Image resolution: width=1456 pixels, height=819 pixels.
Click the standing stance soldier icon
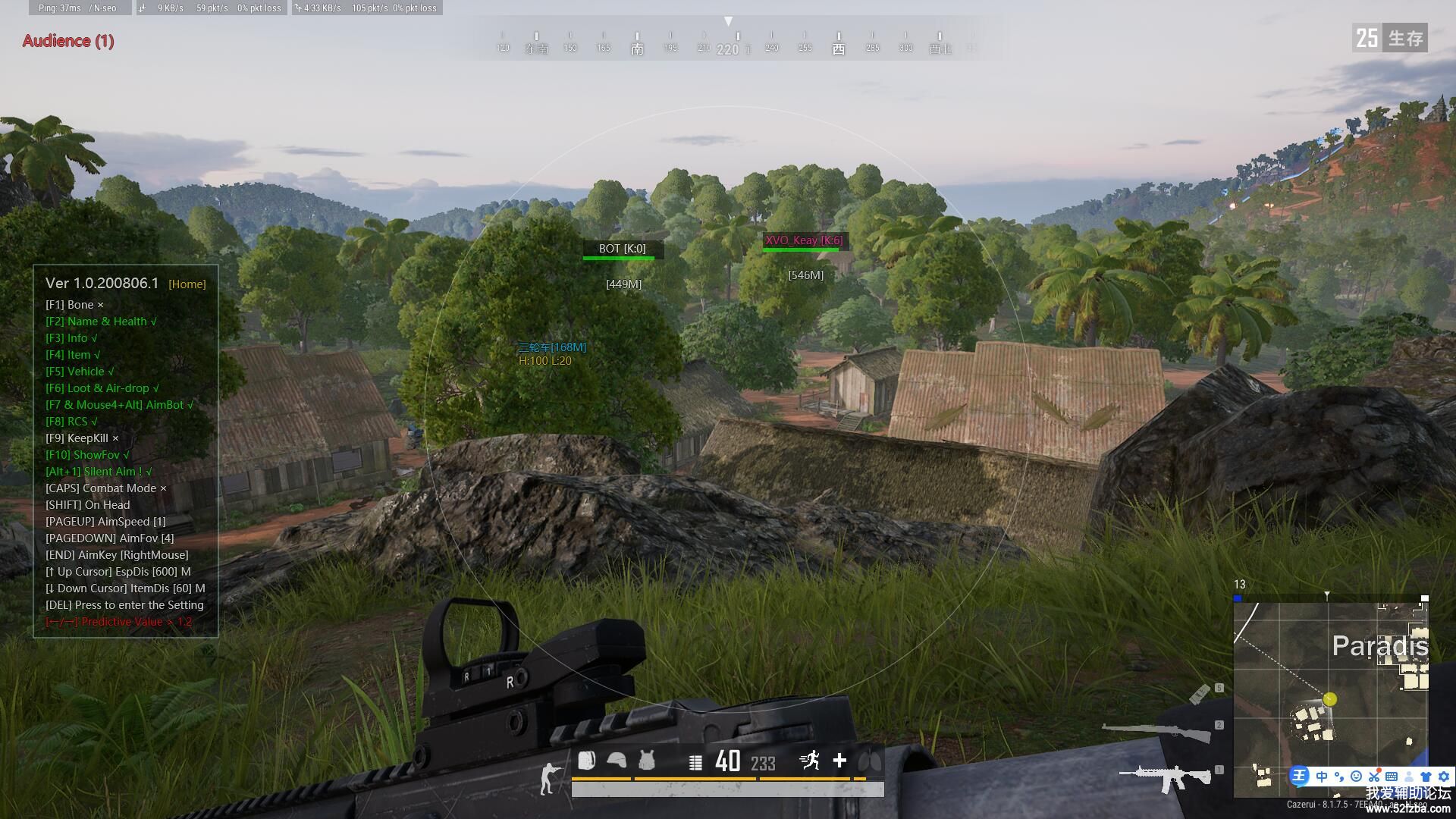point(548,779)
